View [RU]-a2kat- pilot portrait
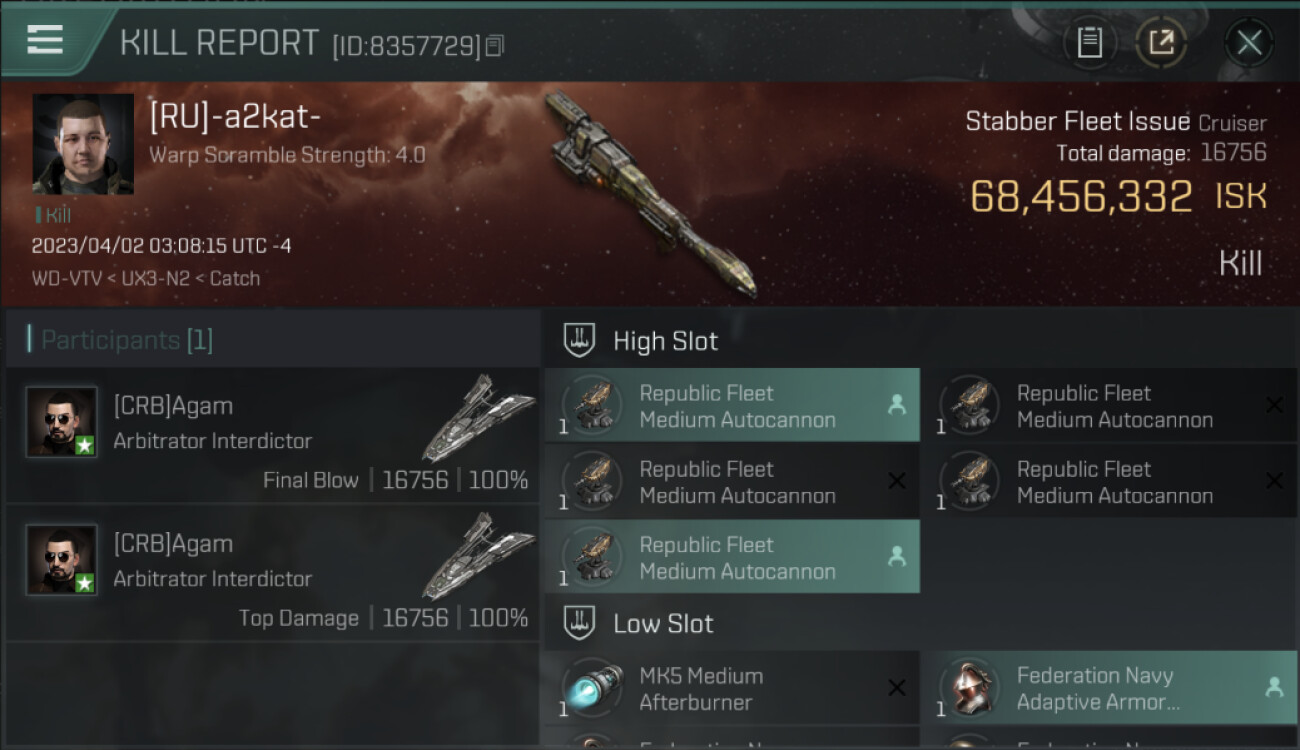1300x750 pixels. tap(83, 144)
